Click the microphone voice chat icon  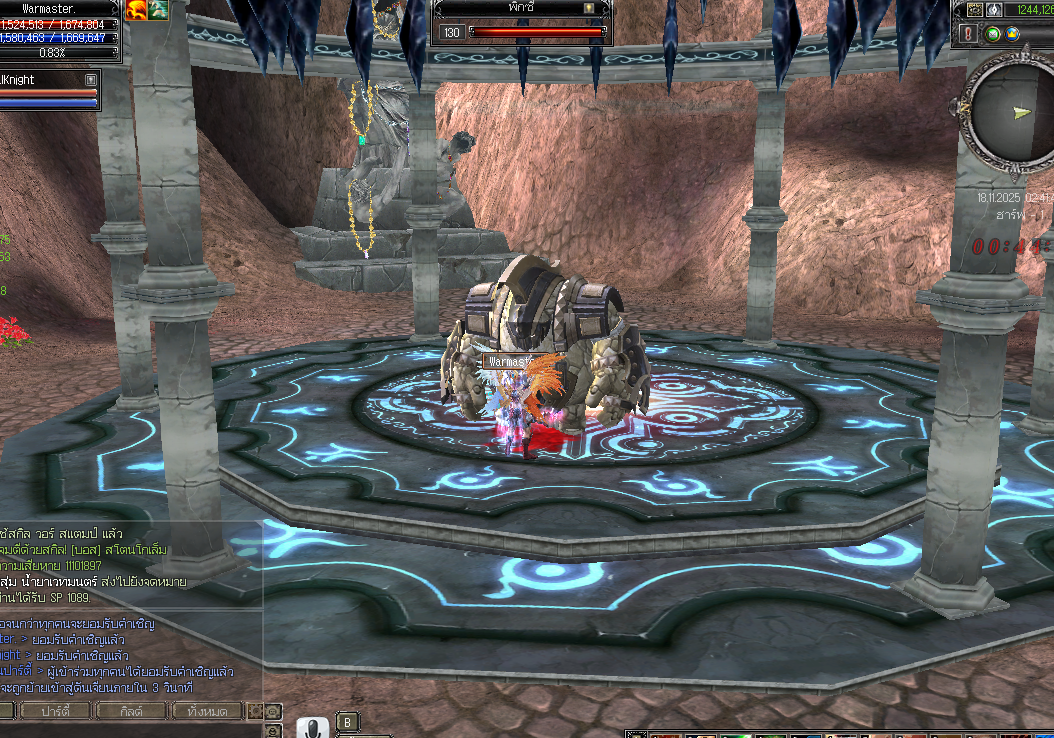coord(312,728)
